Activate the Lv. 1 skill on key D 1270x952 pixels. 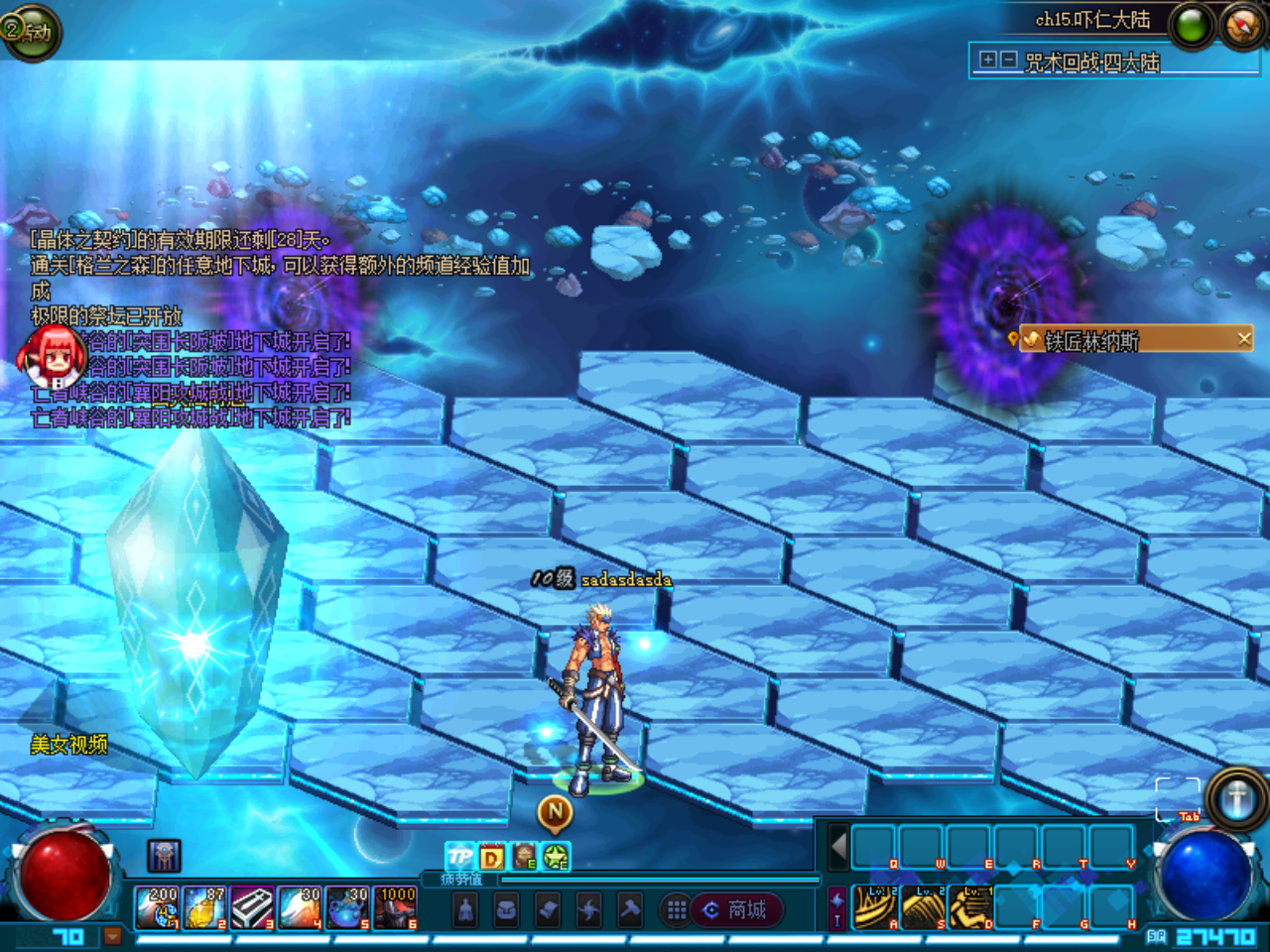(x=970, y=907)
